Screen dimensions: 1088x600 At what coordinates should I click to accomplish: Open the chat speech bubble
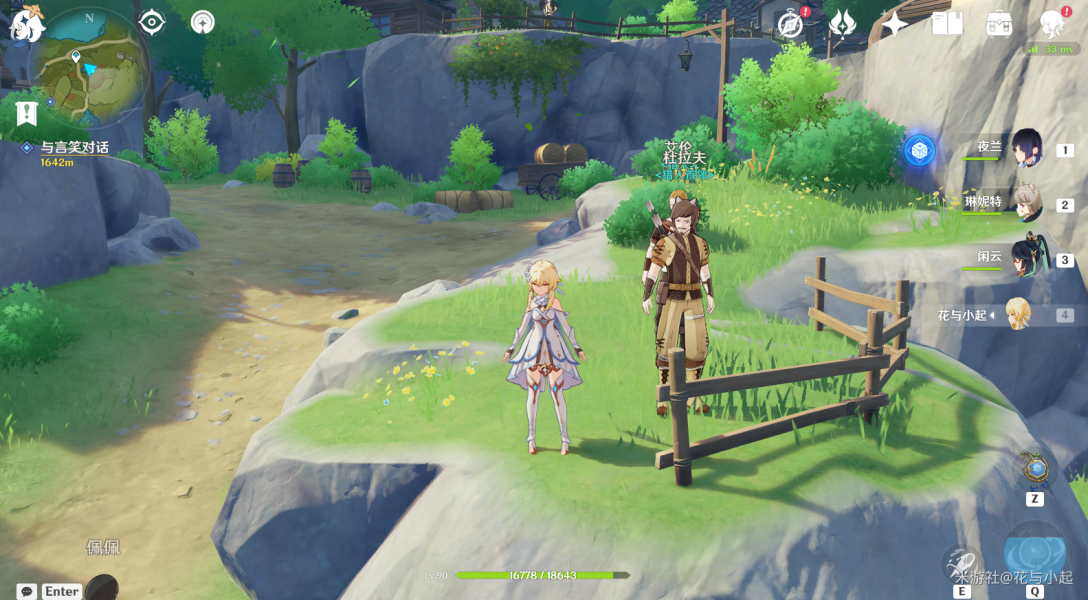click(x=27, y=591)
